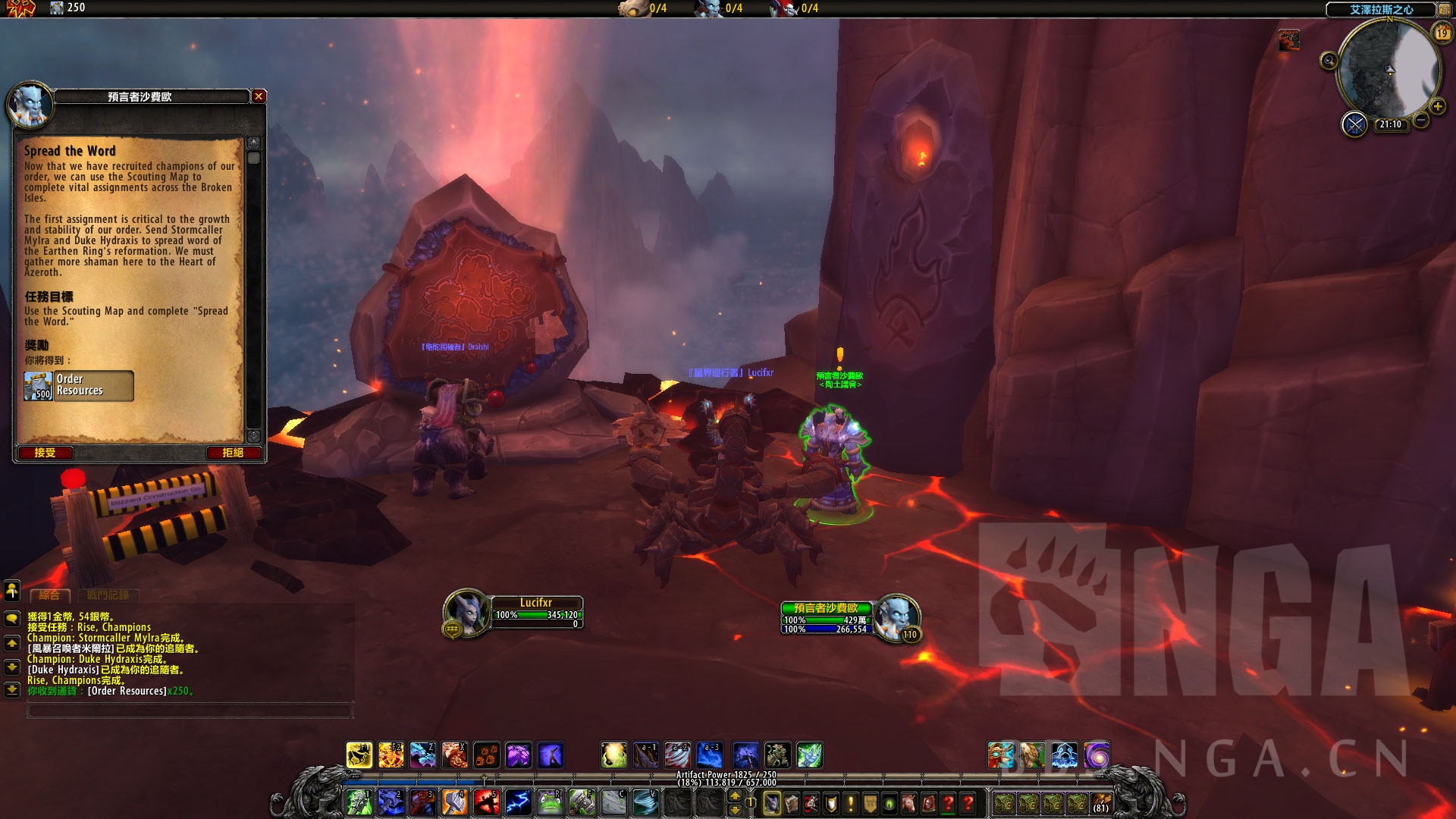Open the calendar showing day 19

[x=1442, y=33]
